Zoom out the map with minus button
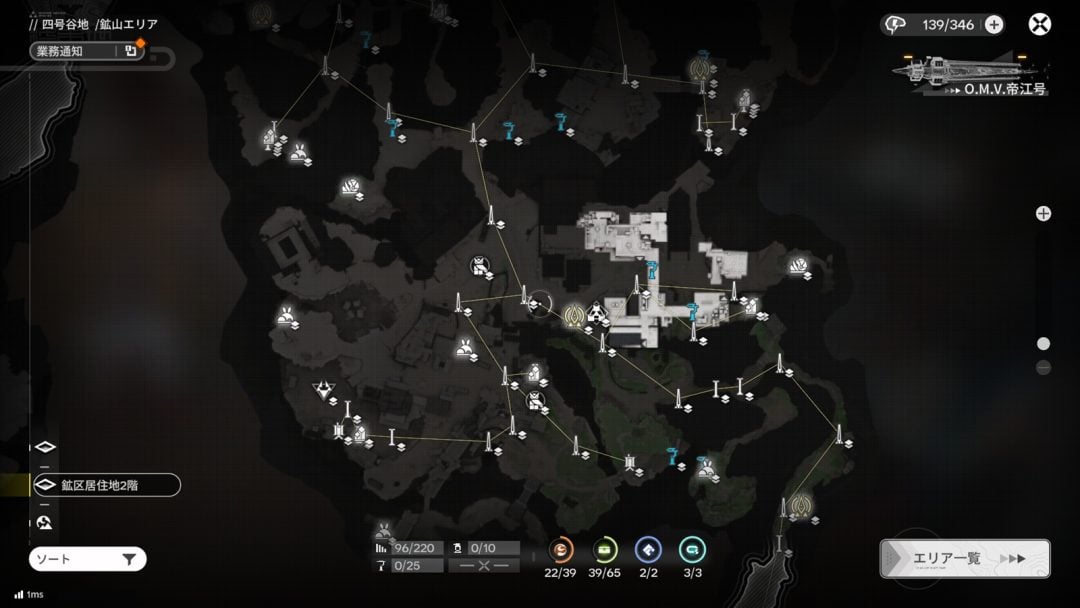1080x608 pixels. (x=1043, y=367)
